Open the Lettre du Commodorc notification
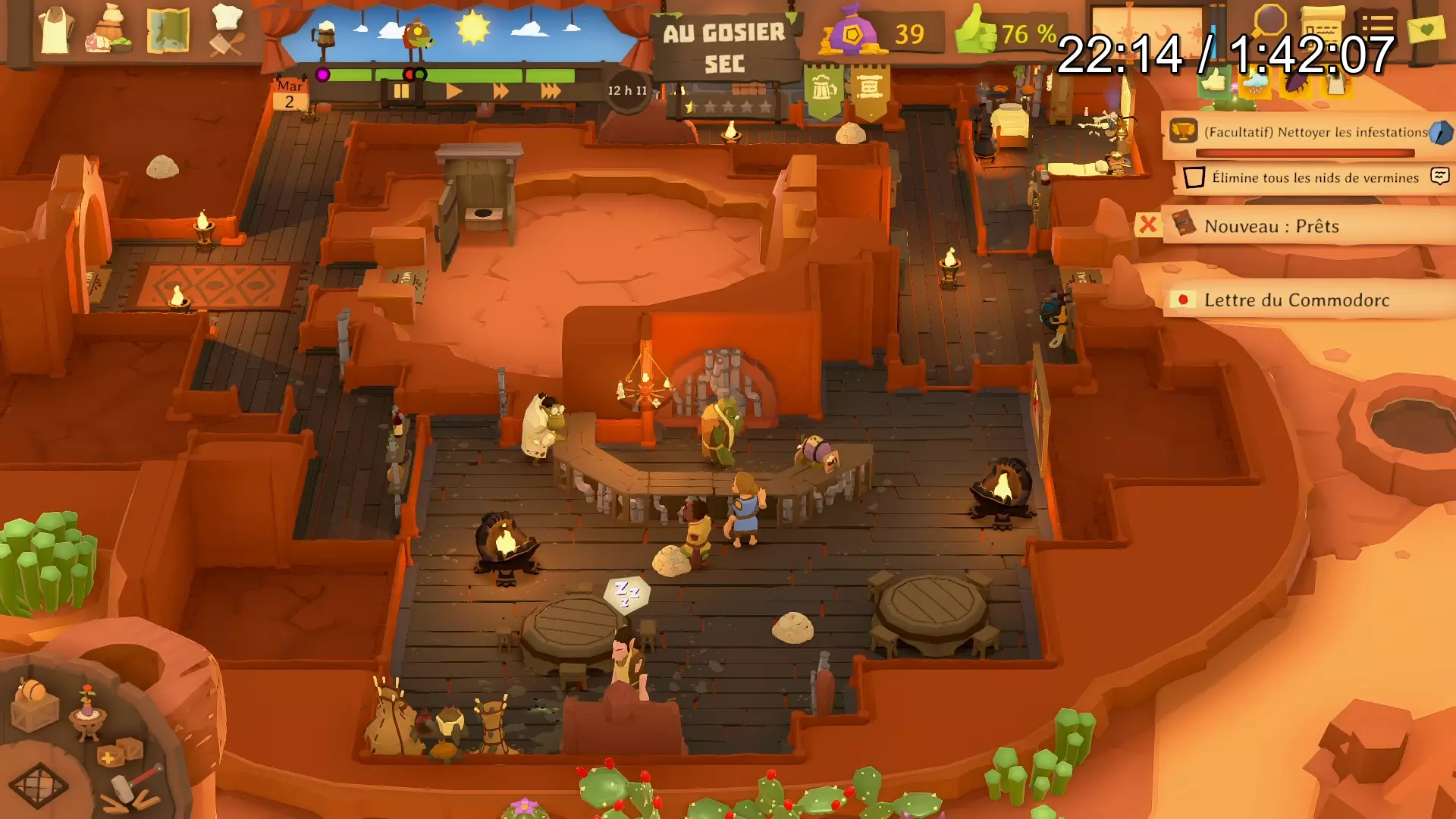Screen dimensions: 1456x819 [1296, 300]
